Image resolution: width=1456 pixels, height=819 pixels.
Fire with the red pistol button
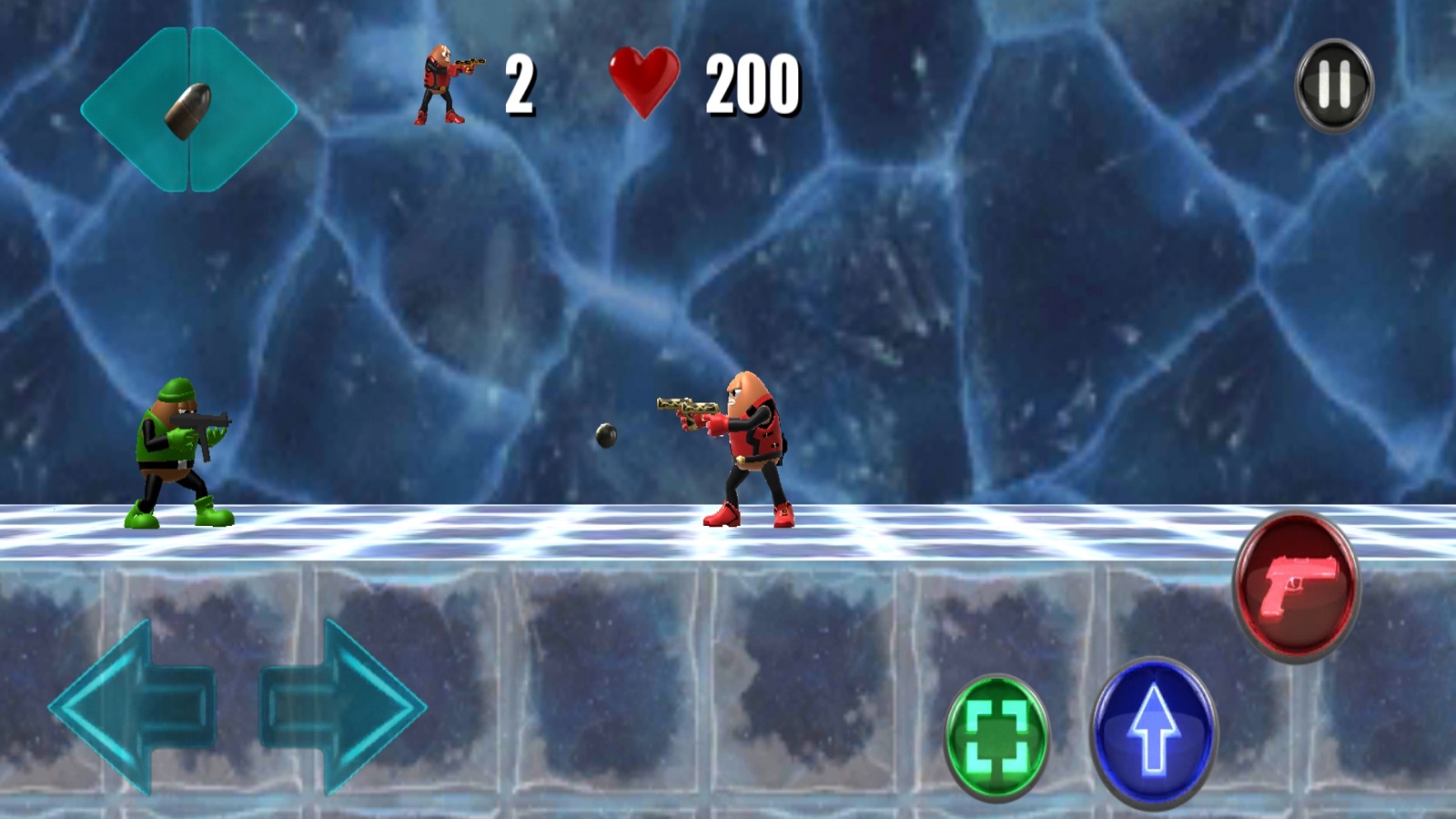tap(1295, 584)
